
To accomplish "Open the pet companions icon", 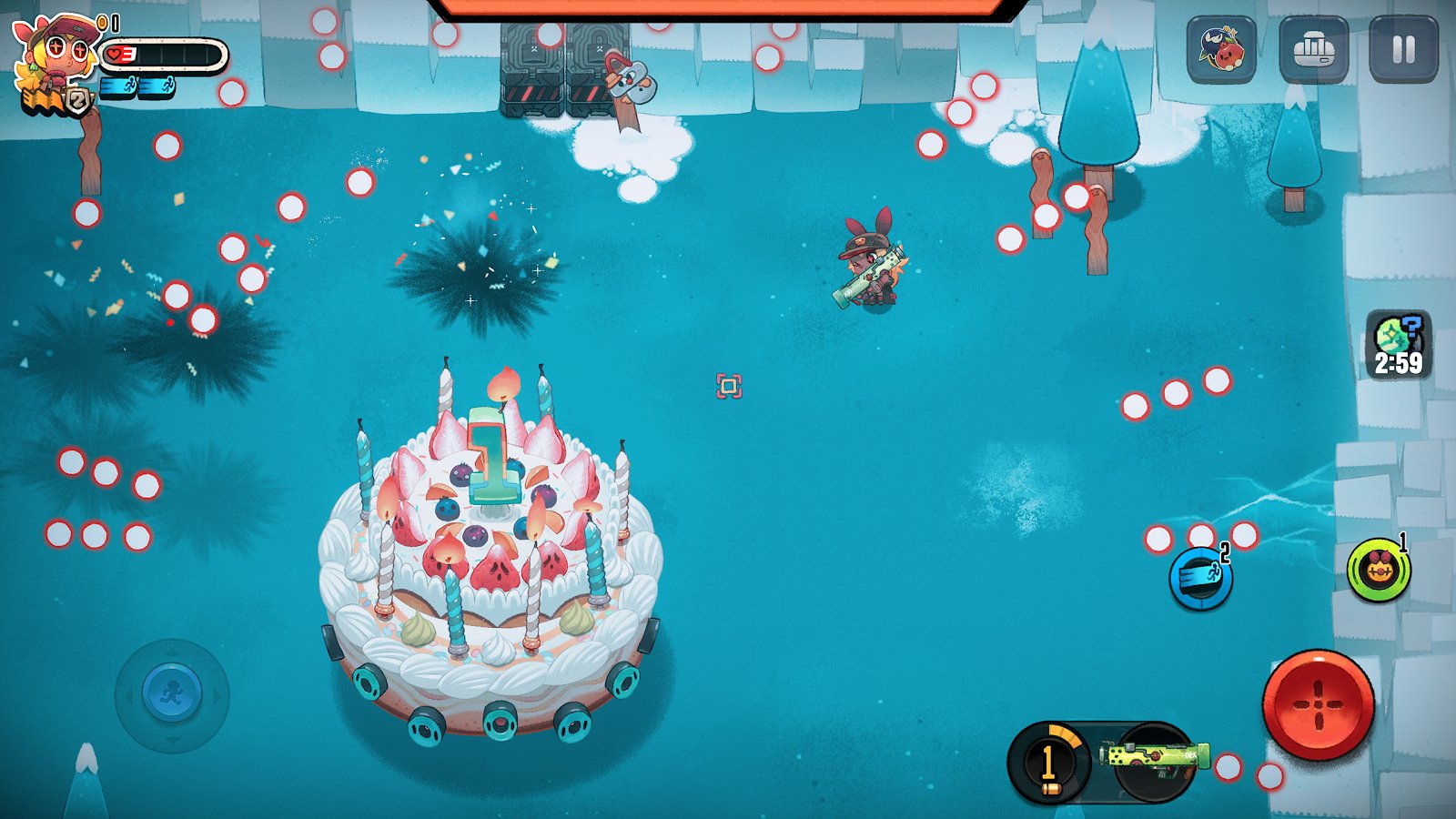I will tap(1221, 49).
